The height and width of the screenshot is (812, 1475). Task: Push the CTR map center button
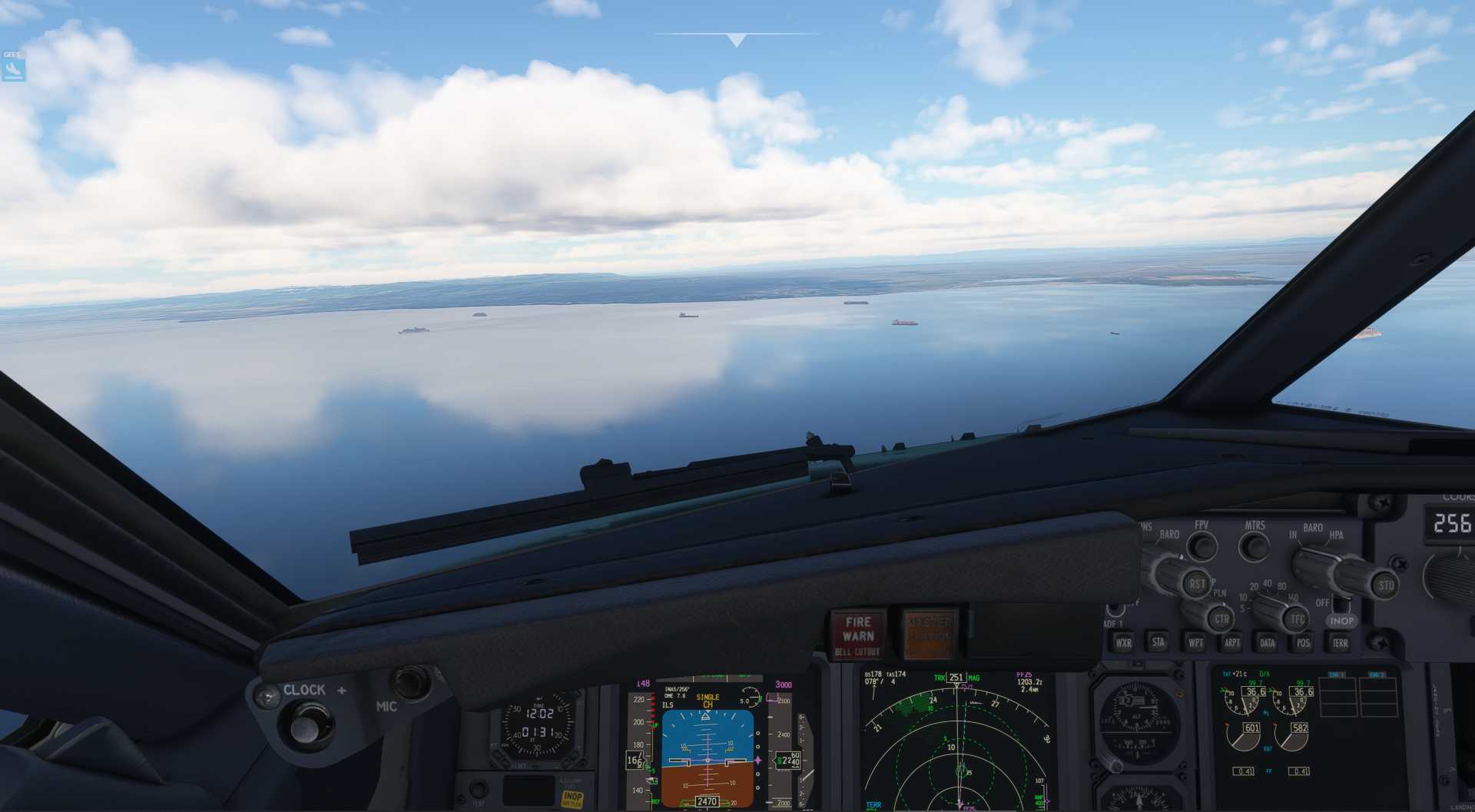[x=1221, y=618]
